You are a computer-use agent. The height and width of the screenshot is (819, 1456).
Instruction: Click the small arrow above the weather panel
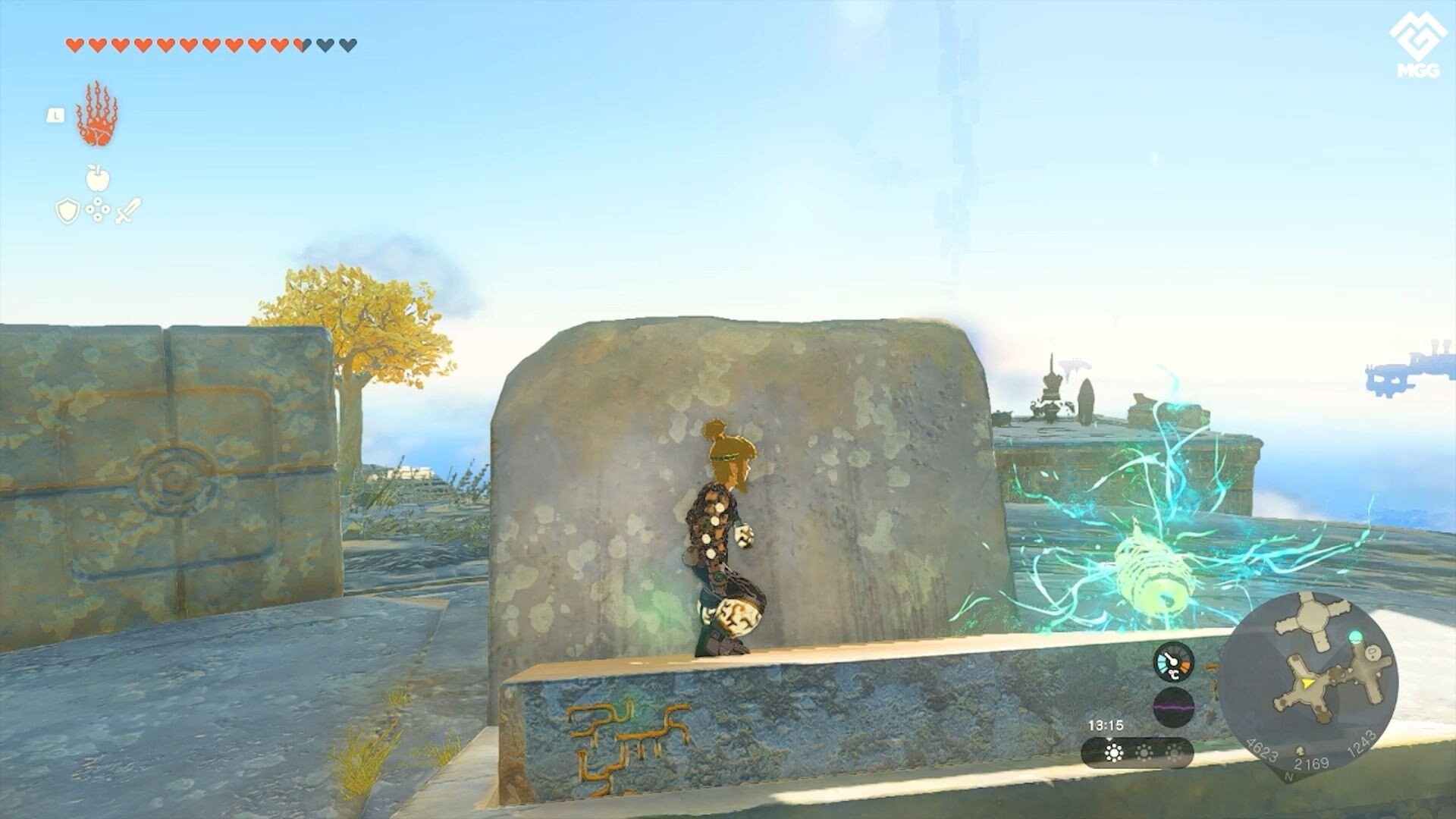[1110, 739]
